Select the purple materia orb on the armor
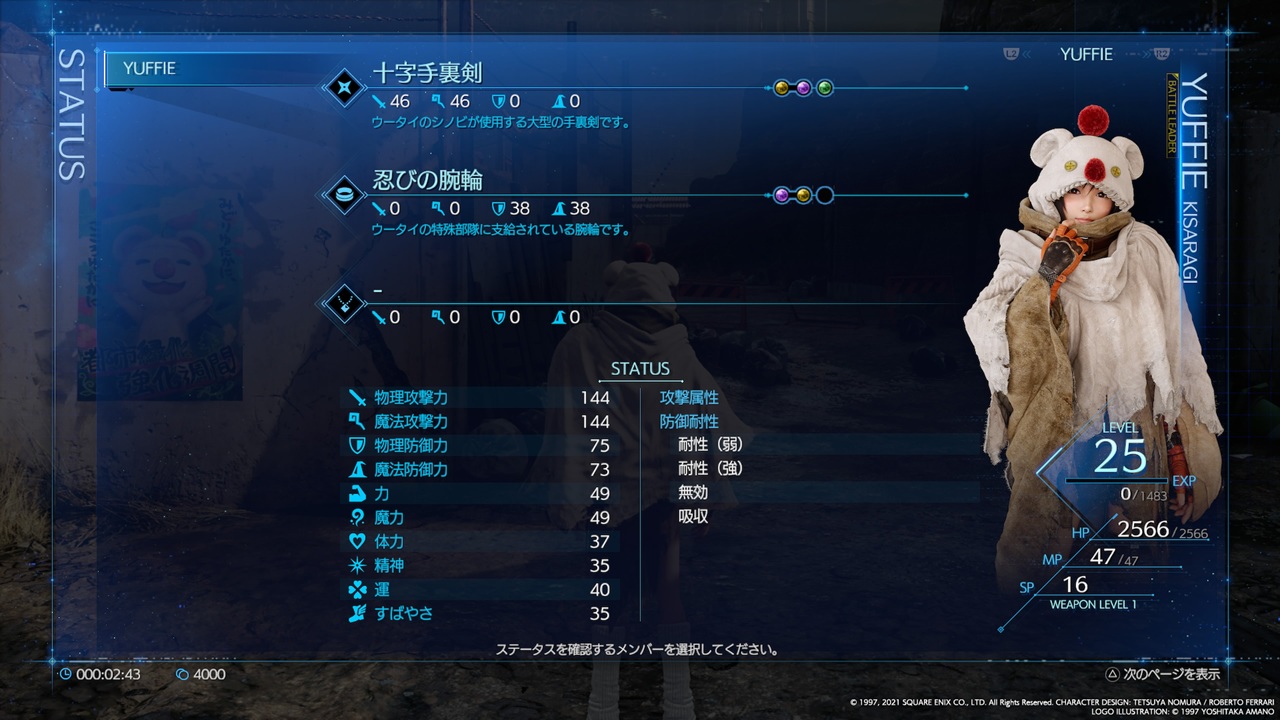The image size is (1280, 720). point(783,195)
